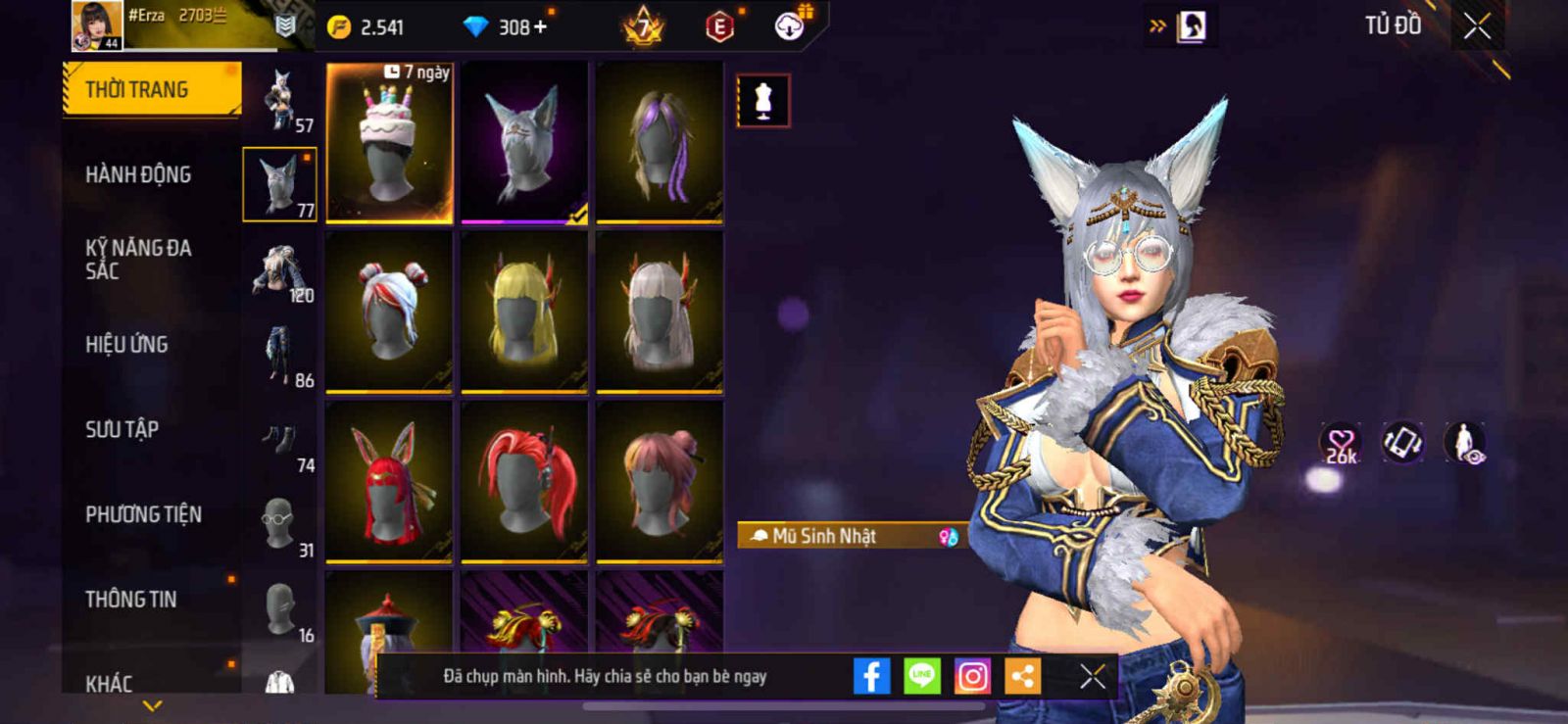1568x724 pixels.
Task: Click the mannequin outfit preset icon
Action: pyautogui.click(x=762, y=100)
